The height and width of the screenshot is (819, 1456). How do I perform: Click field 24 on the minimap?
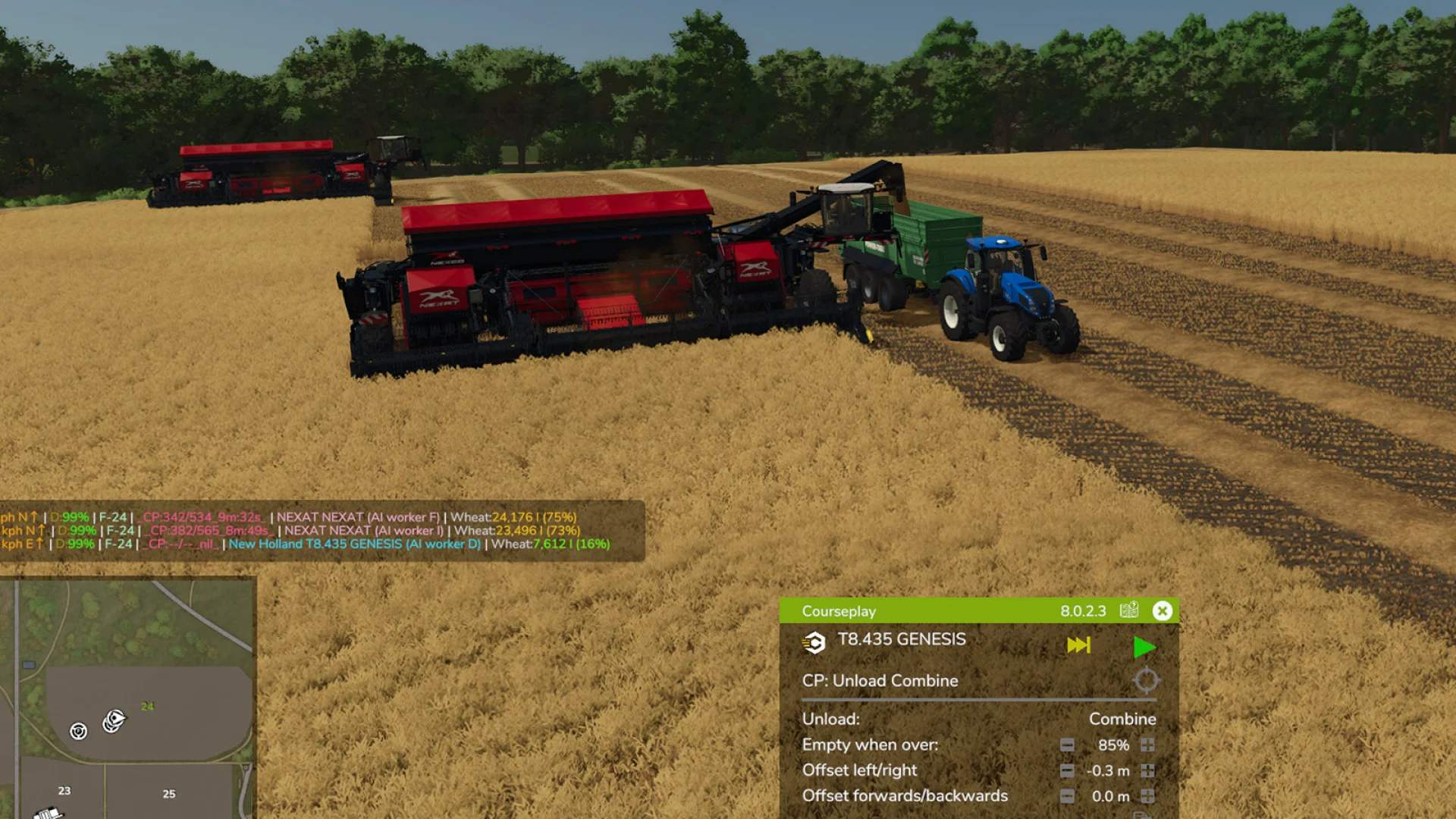pyautogui.click(x=147, y=706)
